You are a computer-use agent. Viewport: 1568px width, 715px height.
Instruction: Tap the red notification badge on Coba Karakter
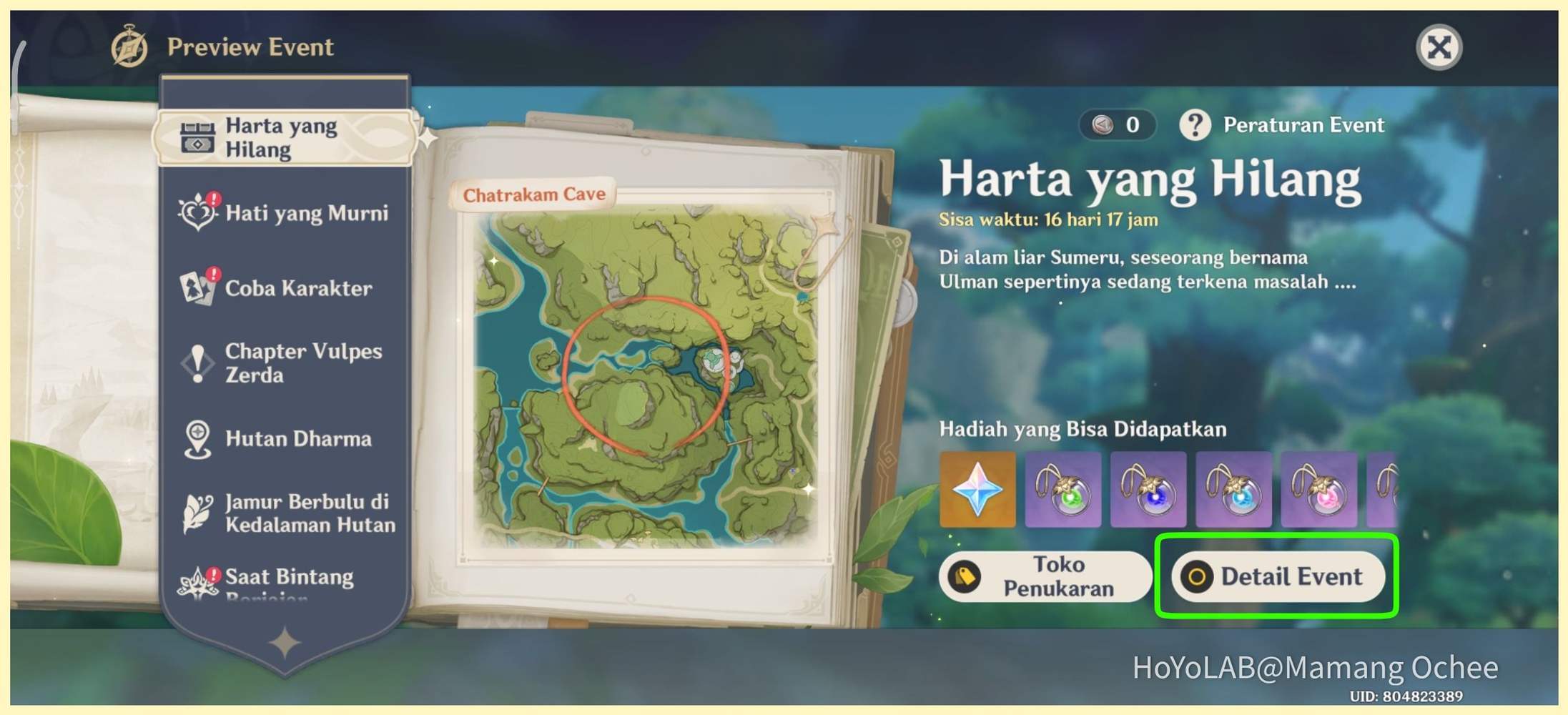[212, 274]
